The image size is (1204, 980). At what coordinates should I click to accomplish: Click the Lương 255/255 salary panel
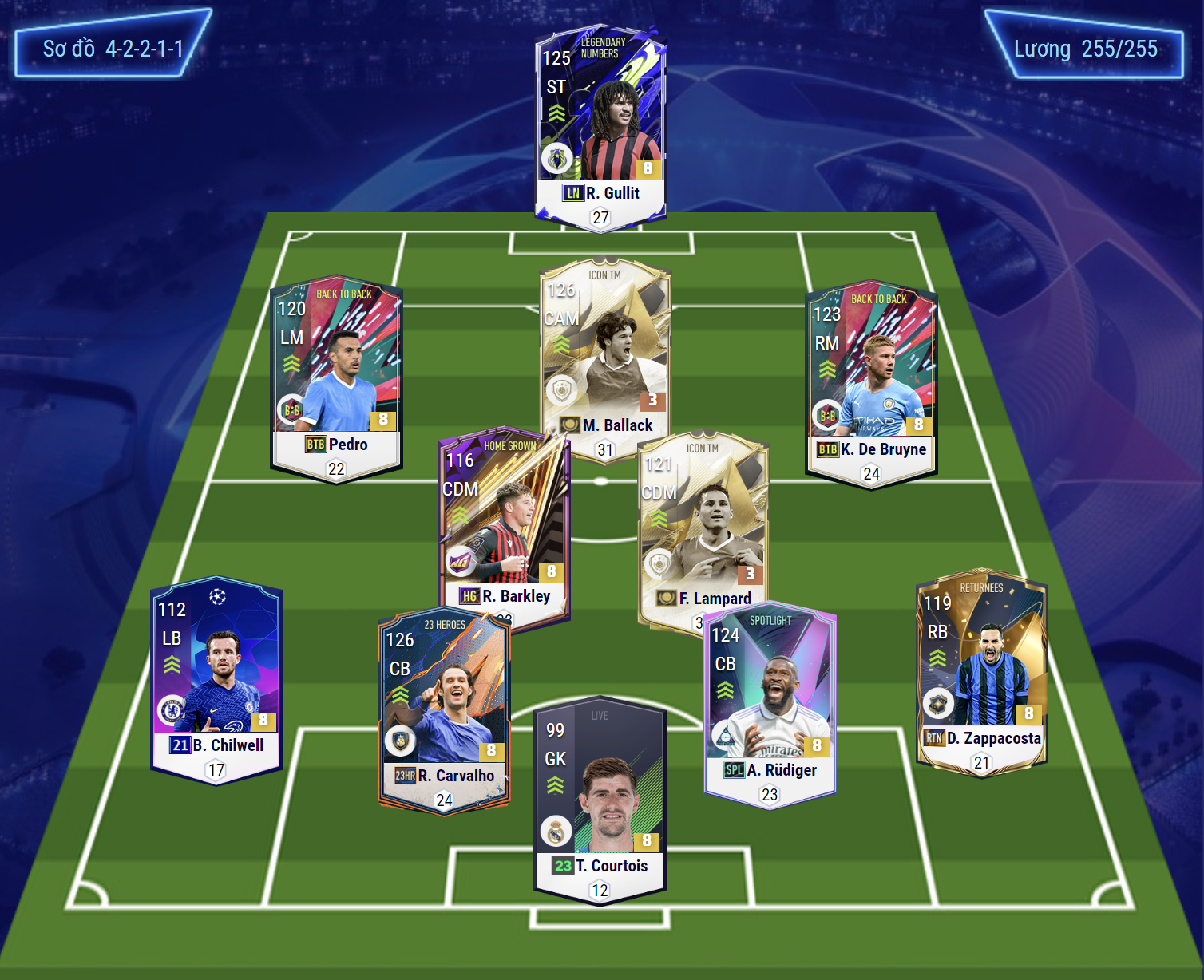(1085, 49)
